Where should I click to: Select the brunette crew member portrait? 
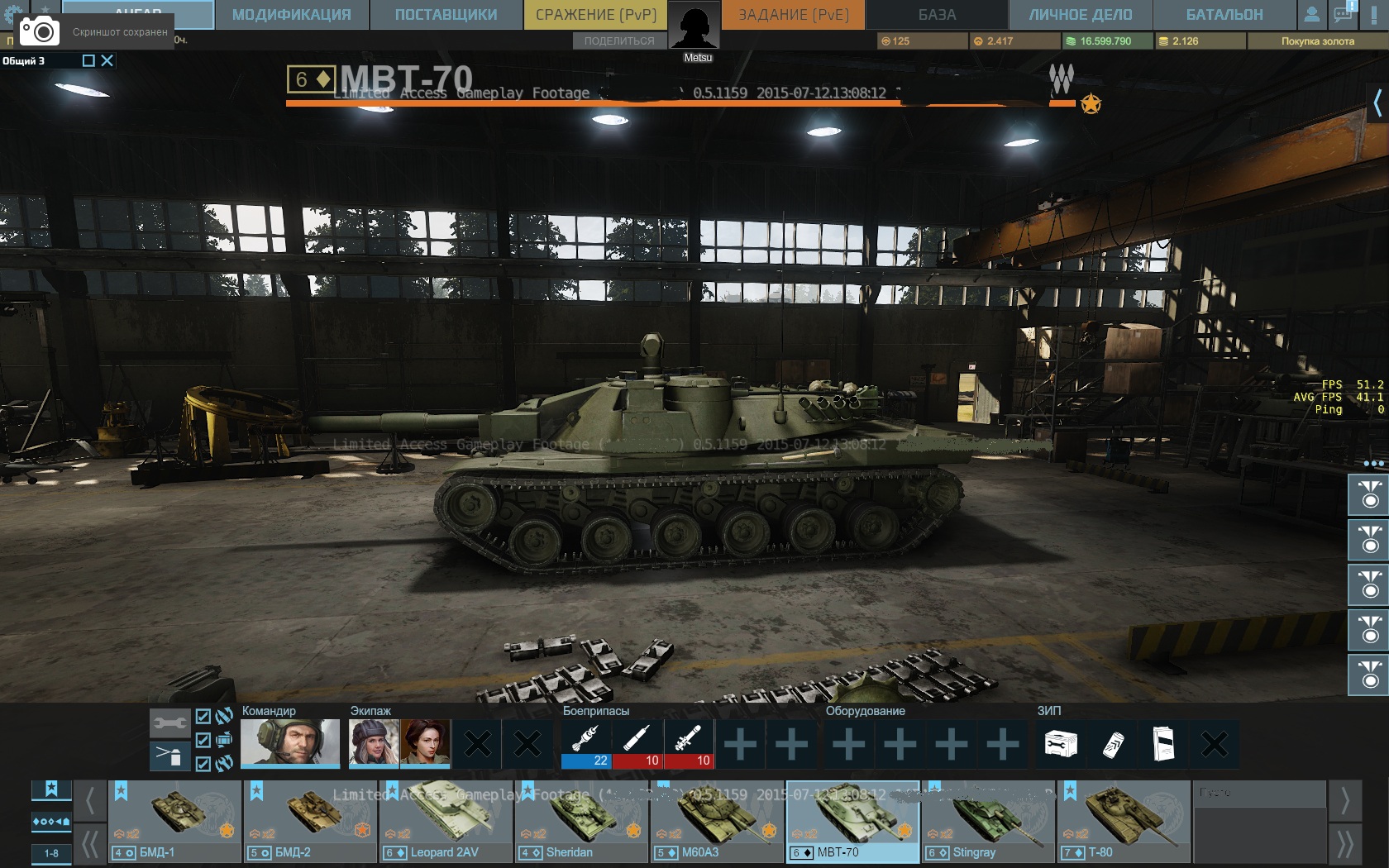tap(425, 742)
